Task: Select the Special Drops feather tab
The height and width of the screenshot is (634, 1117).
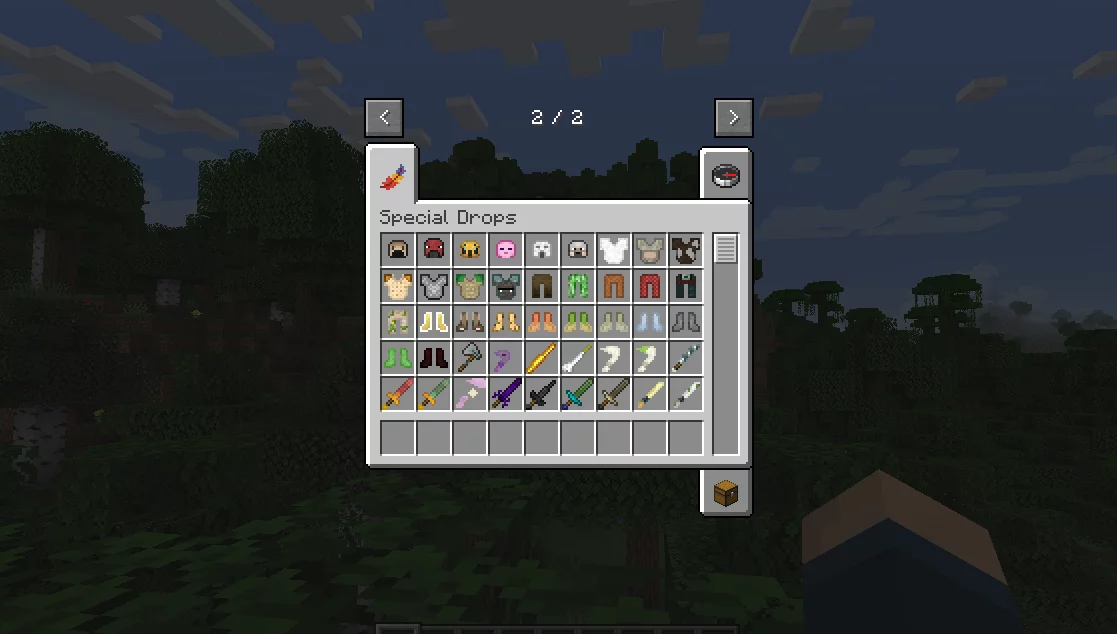Action: tap(391, 178)
